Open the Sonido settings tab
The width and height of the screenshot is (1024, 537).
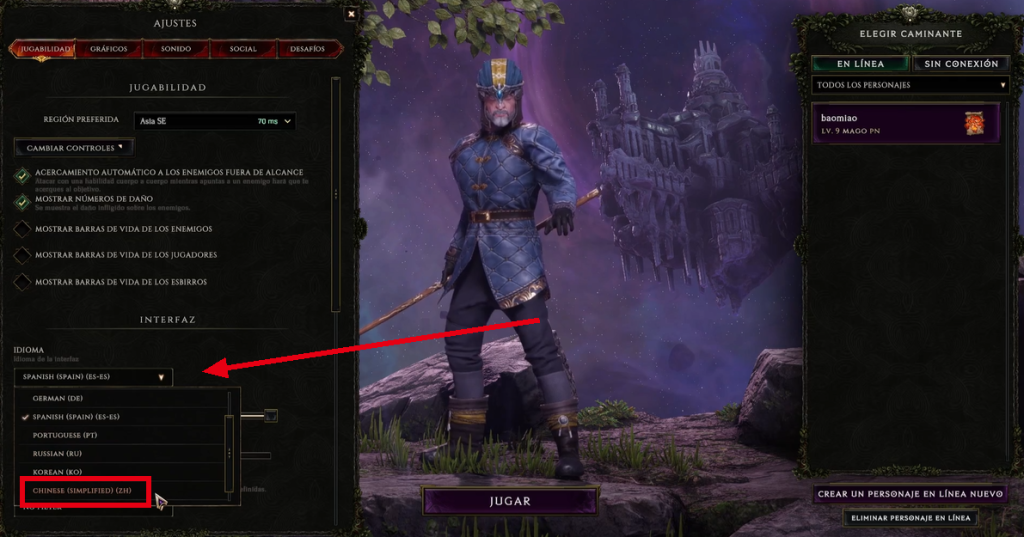tap(175, 48)
